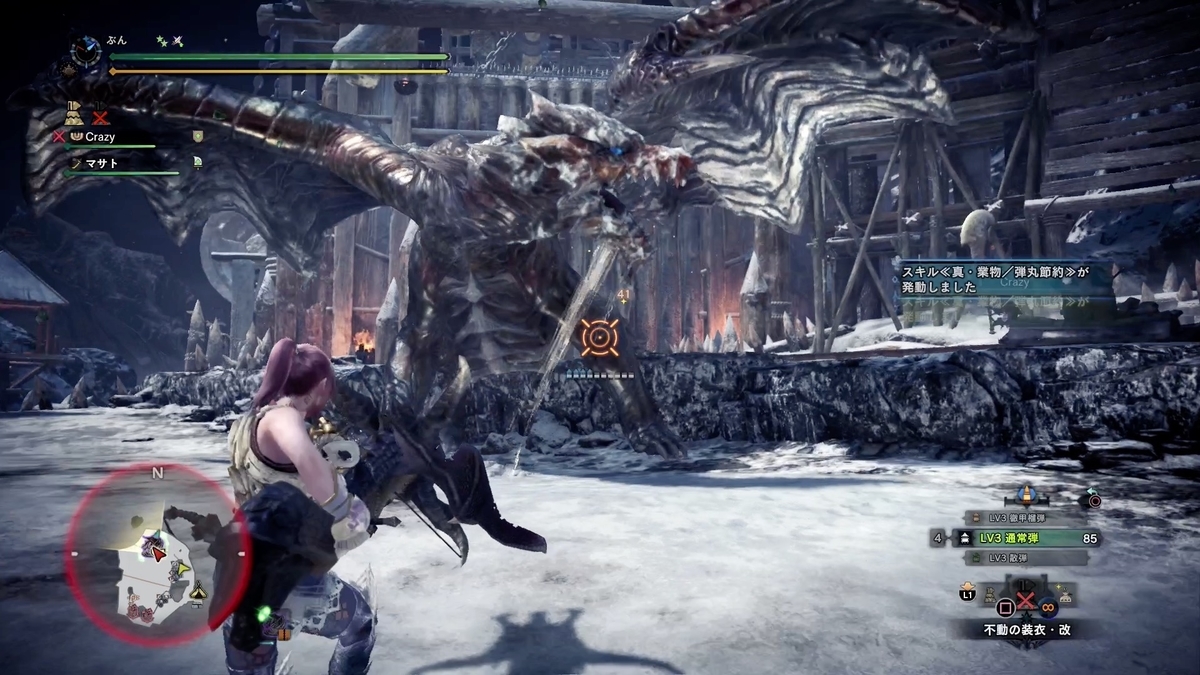
Task: Click the green stars buff icon
Action: pyautogui.click(x=161, y=41)
